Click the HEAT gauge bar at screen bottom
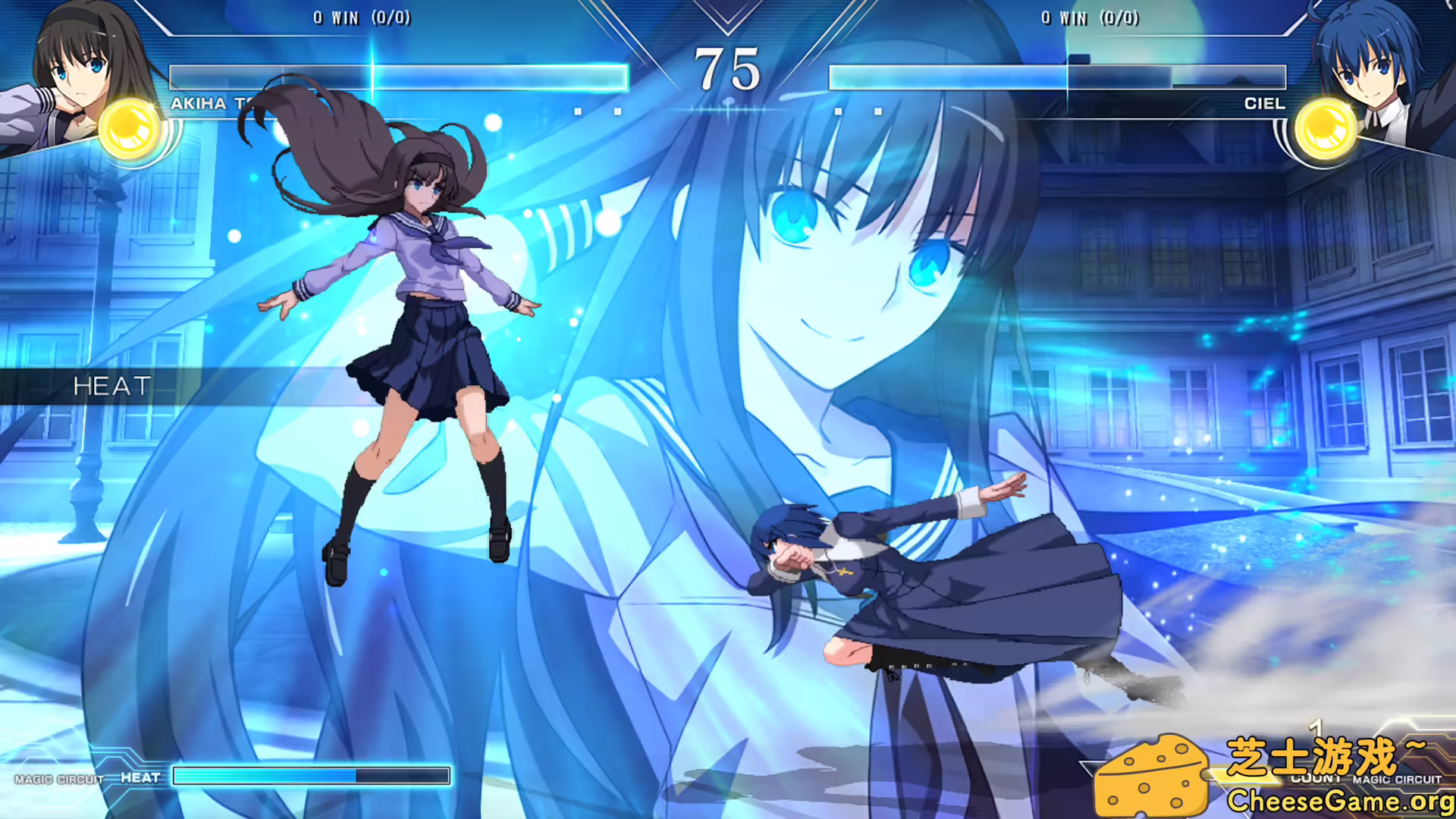1456x819 pixels. click(311, 775)
